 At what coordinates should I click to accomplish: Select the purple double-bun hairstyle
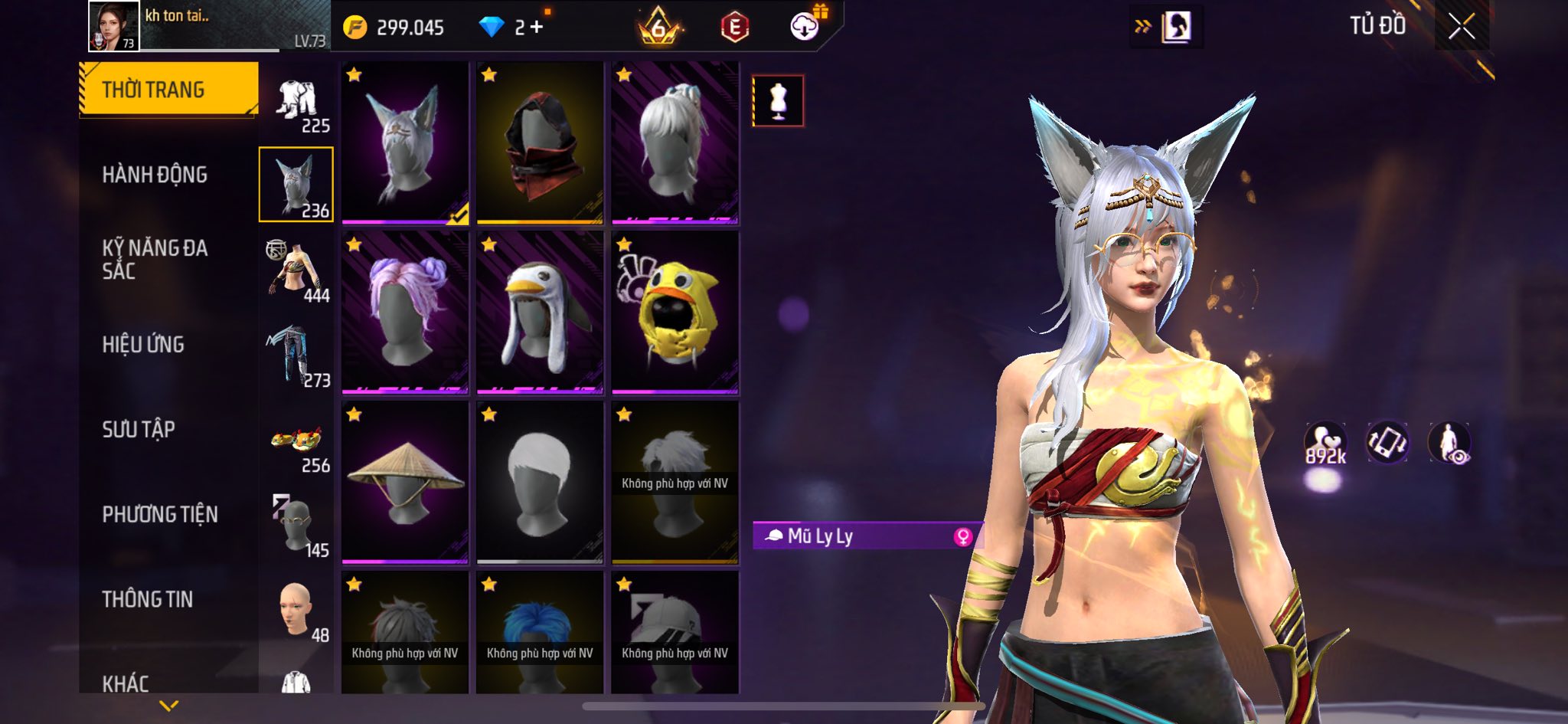tap(405, 313)
